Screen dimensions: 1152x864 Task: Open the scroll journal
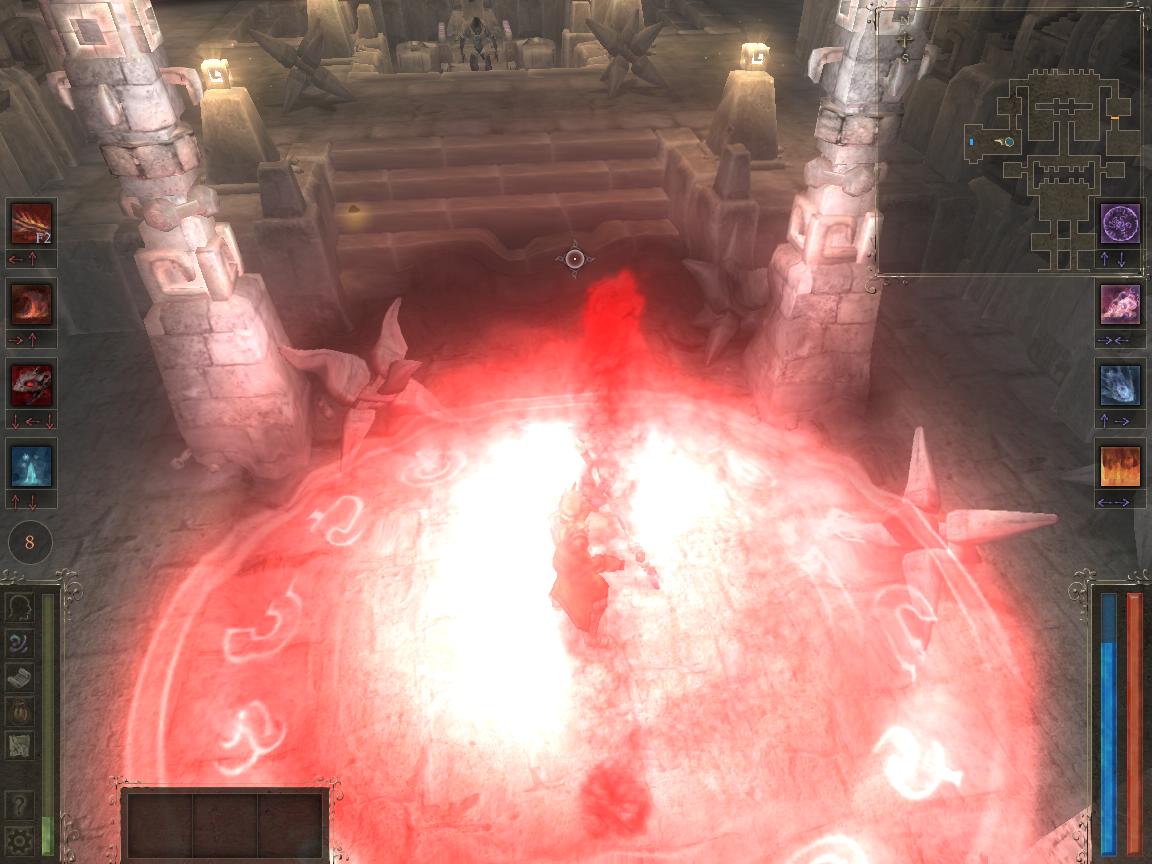[x=18, y=677]
